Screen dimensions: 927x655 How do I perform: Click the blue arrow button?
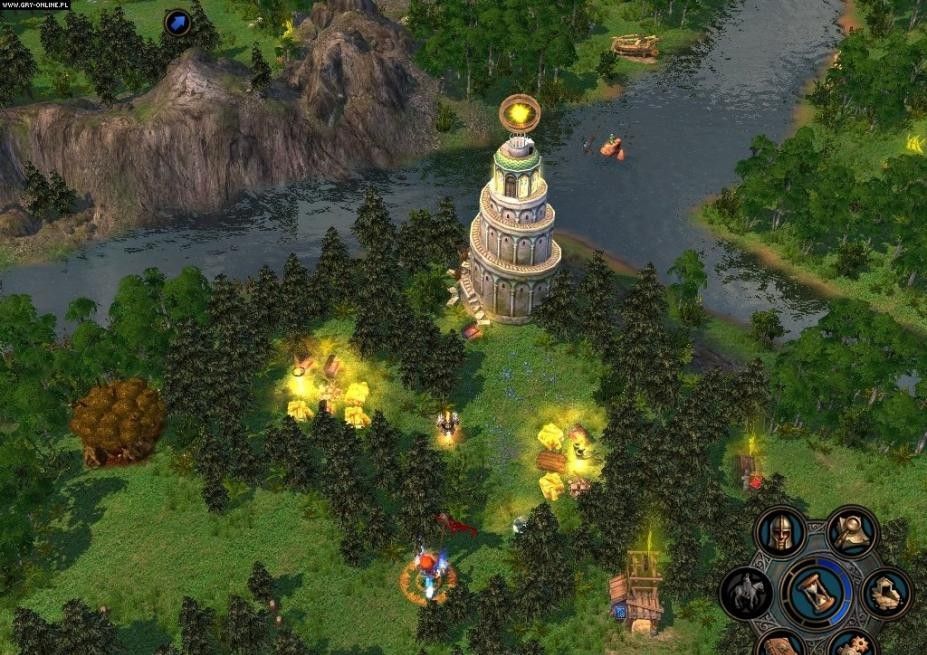(x=178, y=22)
